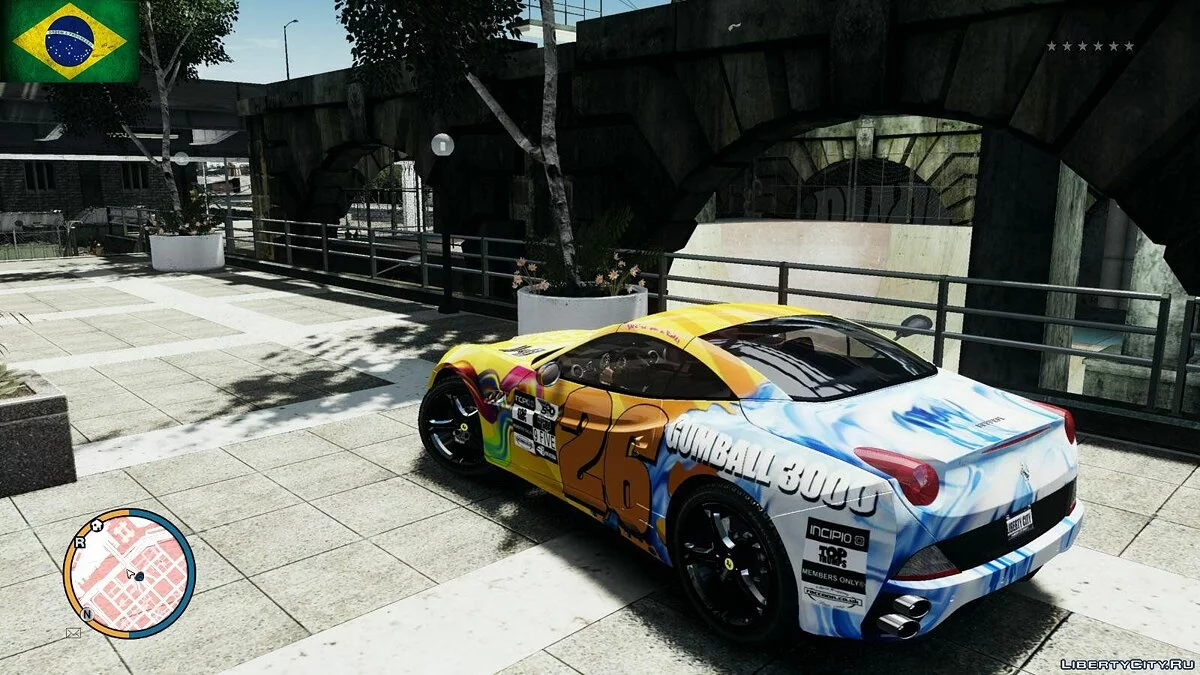
Task: Click the circular radar minimap
Action: coord(129,573)
